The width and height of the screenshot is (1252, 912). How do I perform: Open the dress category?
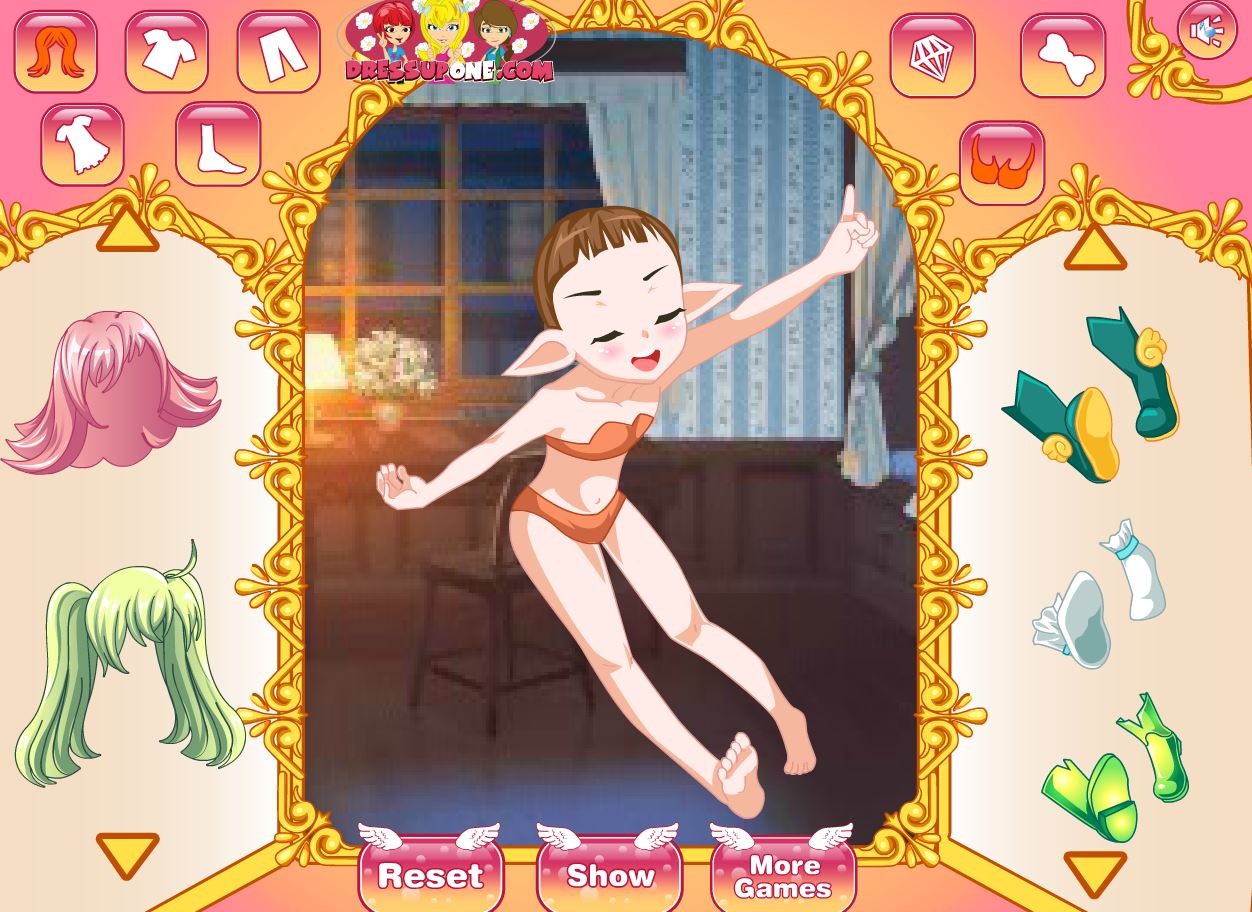[83, 144]
